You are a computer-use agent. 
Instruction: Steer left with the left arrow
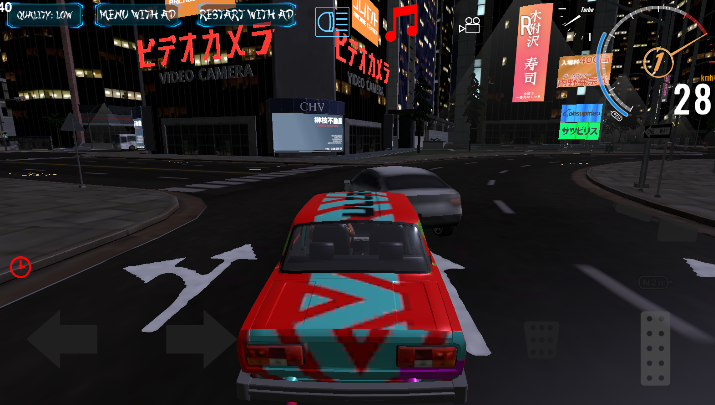pyautogui.click(x=62, y=338)
